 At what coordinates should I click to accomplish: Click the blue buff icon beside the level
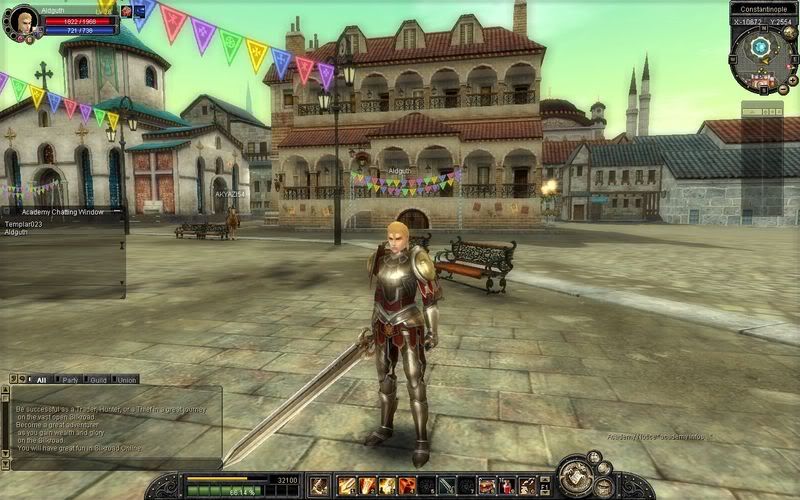139,11
